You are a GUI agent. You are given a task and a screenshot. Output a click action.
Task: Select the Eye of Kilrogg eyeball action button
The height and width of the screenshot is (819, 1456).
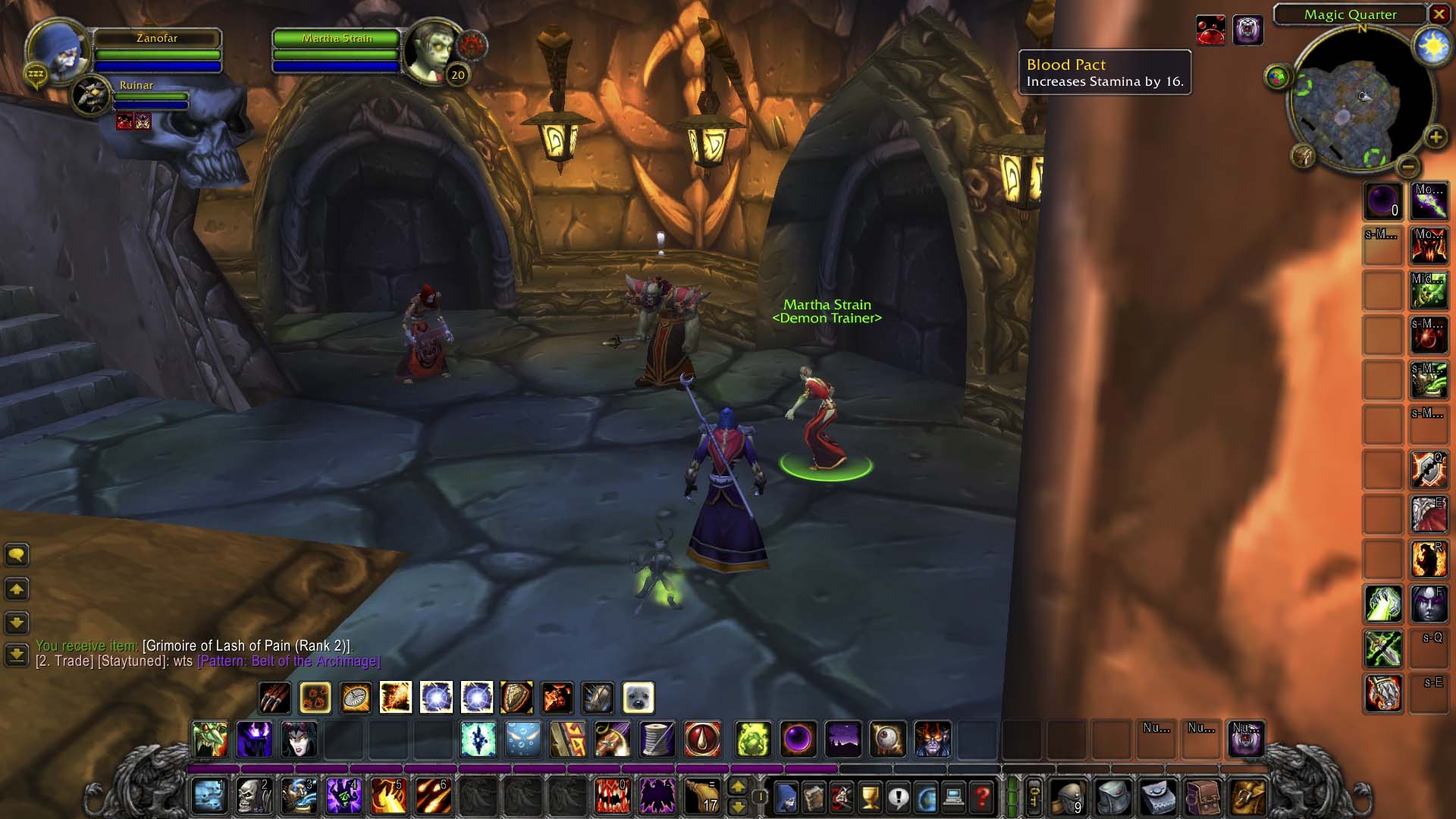coord(886,739)
